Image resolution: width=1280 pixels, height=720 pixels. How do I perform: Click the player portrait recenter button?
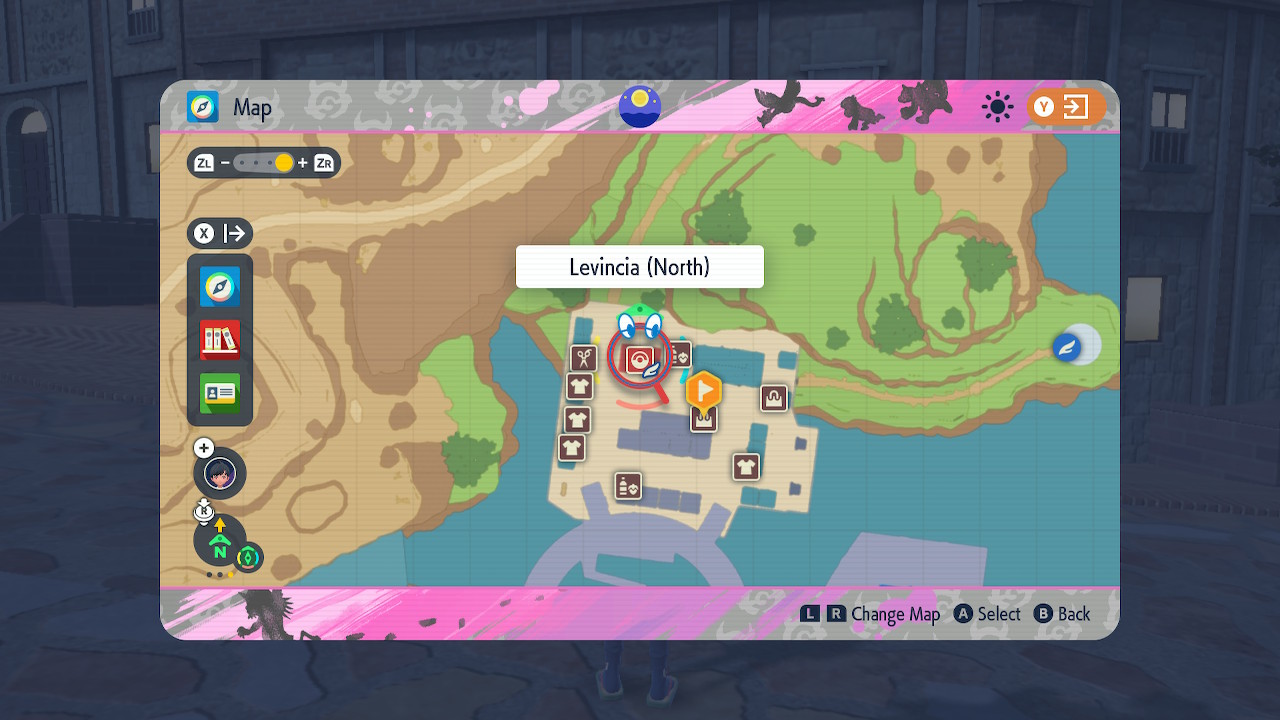220,473
